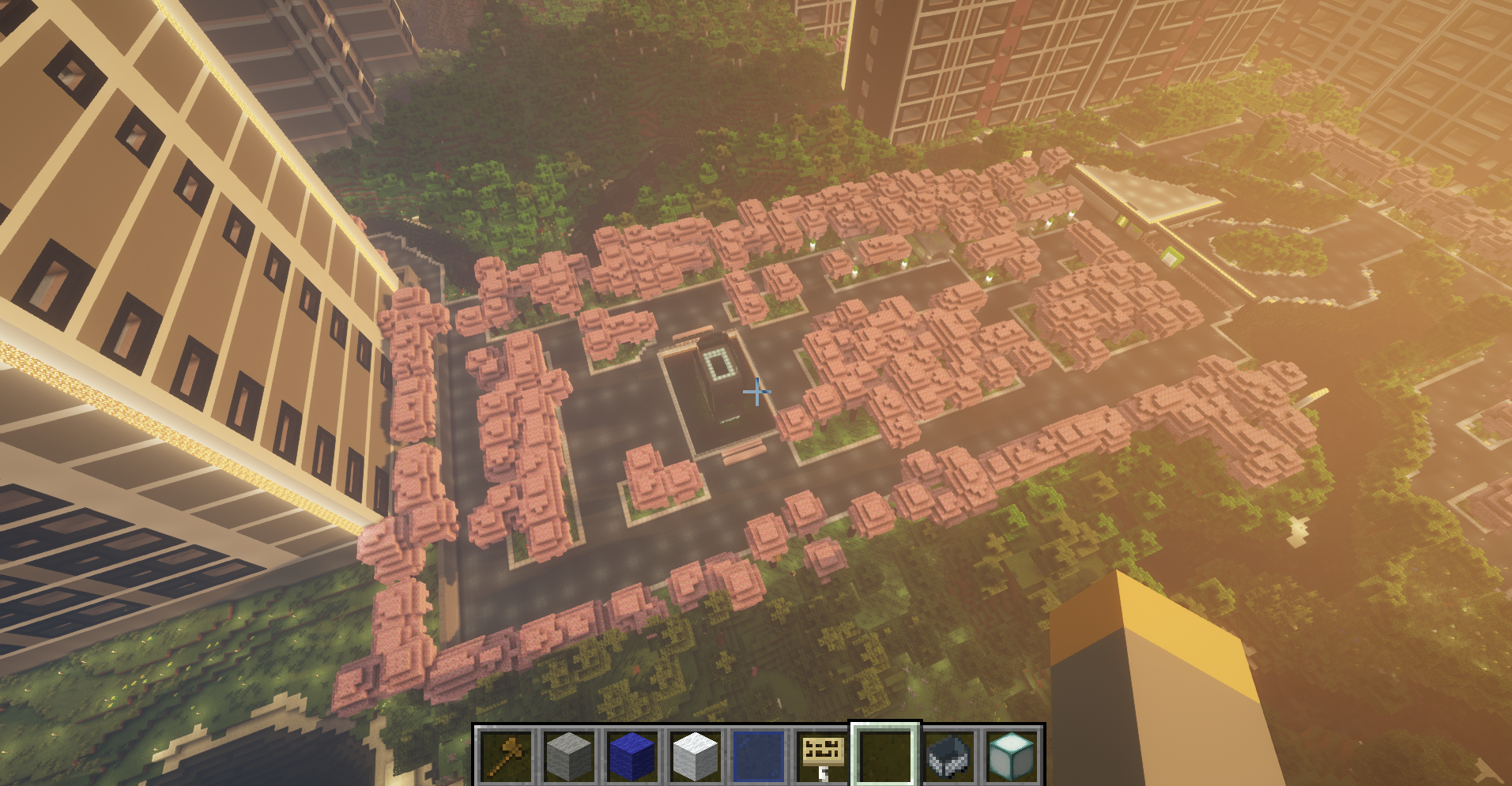This screenshot has width=1512, height=786.
Task: Click the highlighted empty hotbar slot
Action: (885, 754)
